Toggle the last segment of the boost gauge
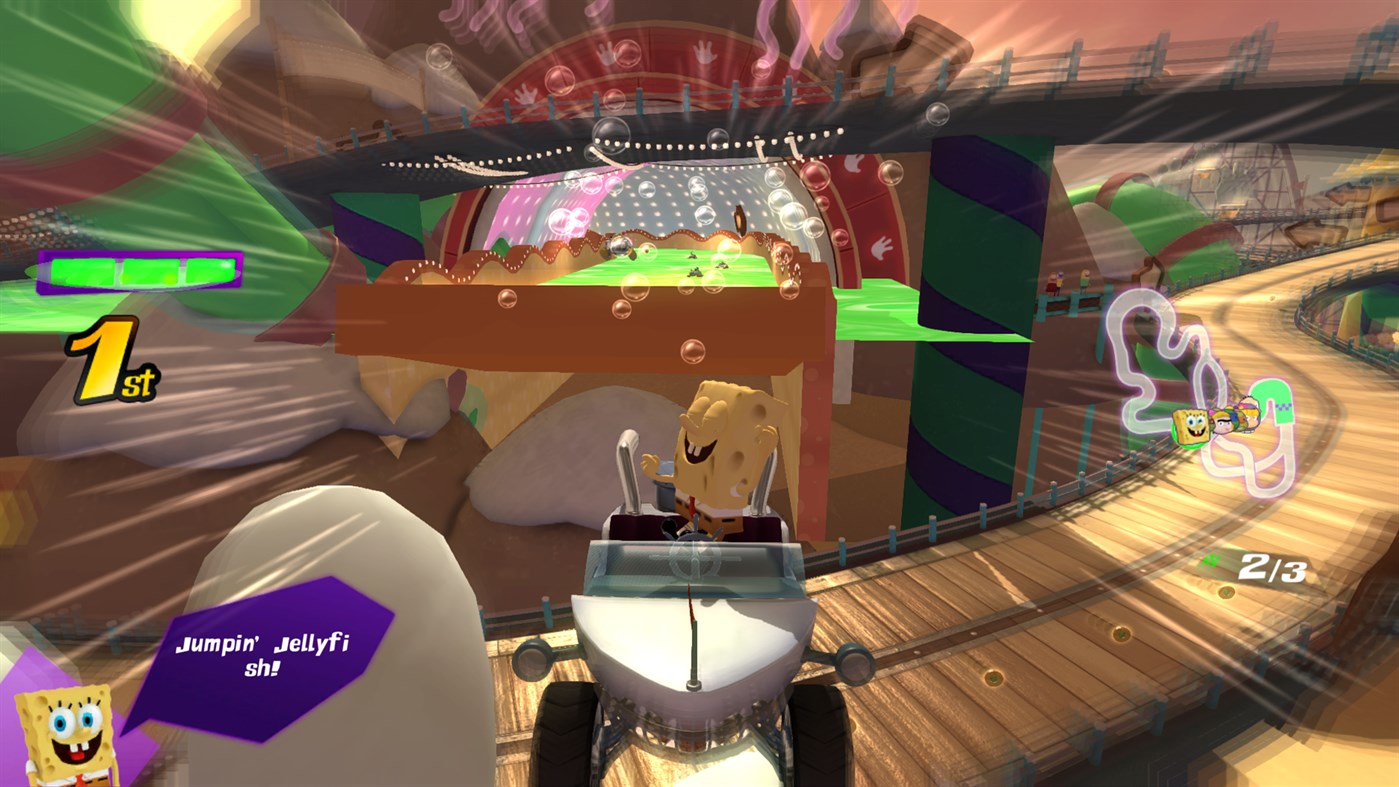Viewport: 1399px width, 787px height. pyautogui.click(x=212, y=272)
